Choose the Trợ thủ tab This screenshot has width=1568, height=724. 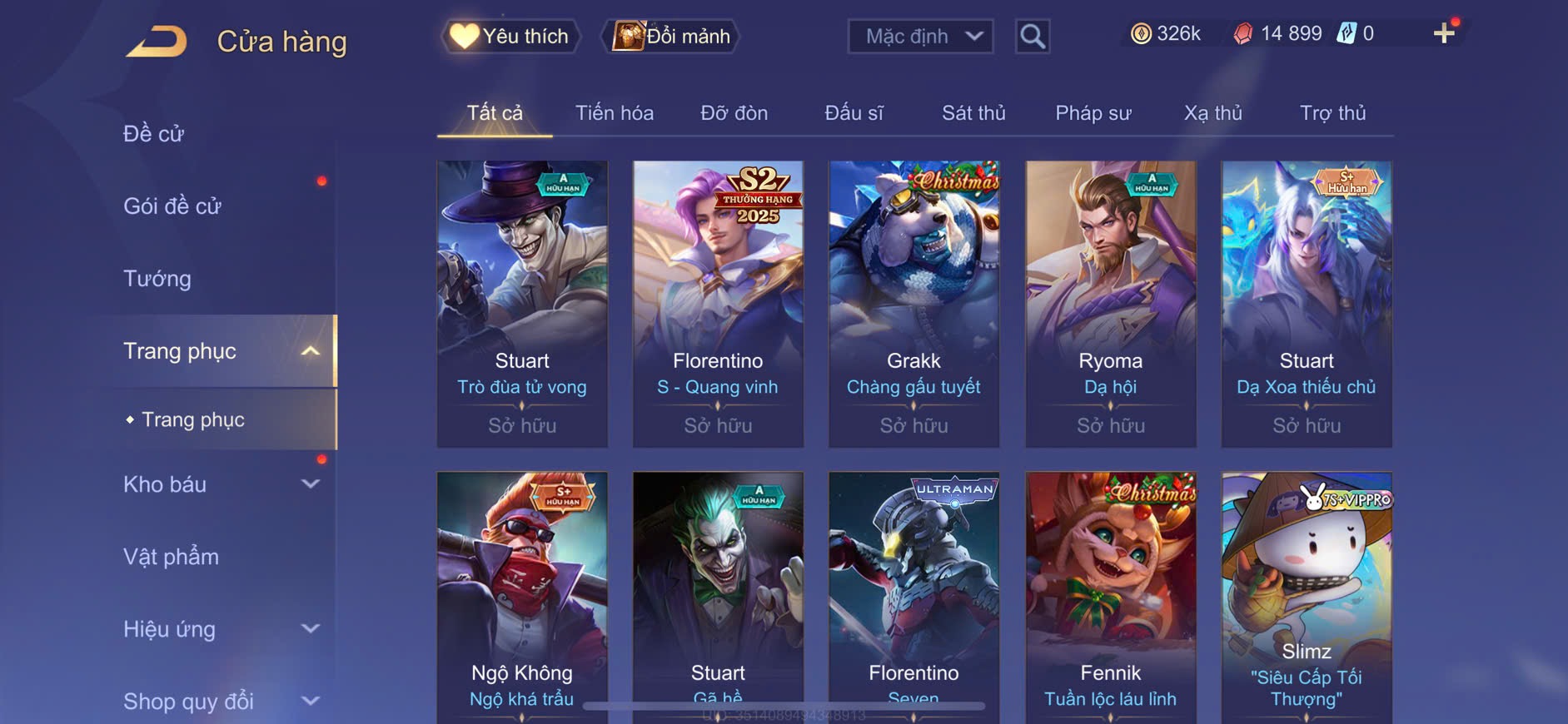1332,113
